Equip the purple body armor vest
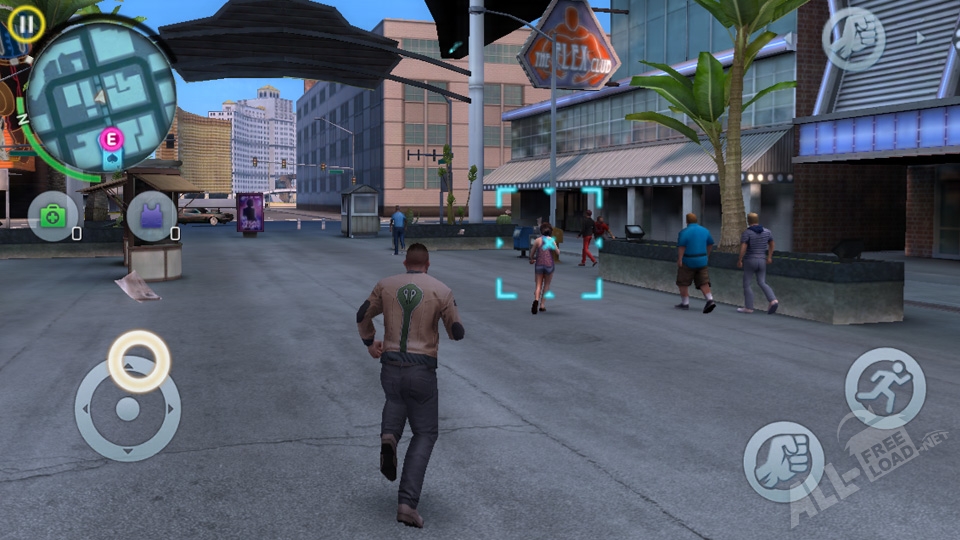 tap(151, 215)
